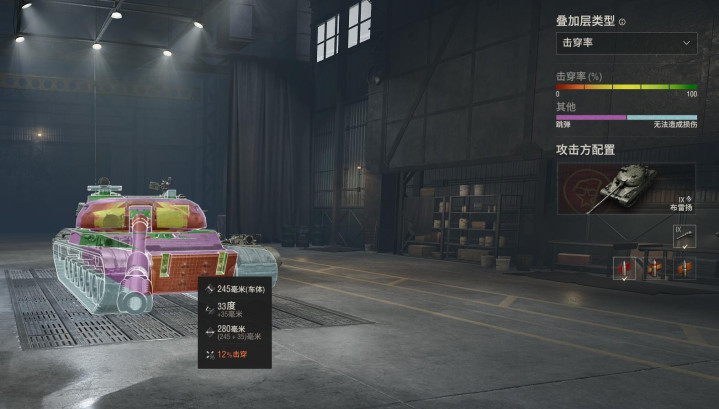Pick the middle shell type icon
The height and width of the screenshot is (409, 719).
tap(655, 268)
